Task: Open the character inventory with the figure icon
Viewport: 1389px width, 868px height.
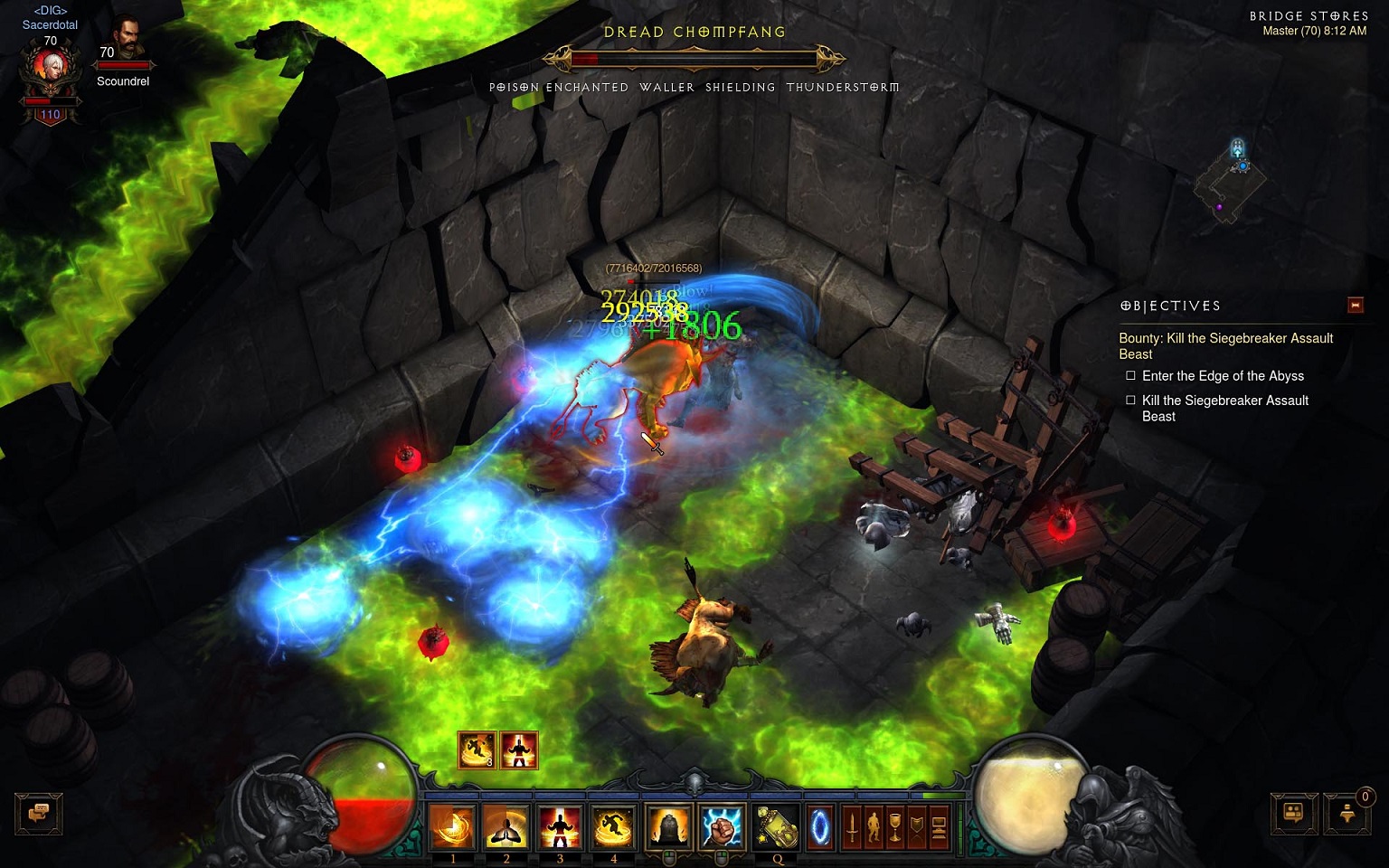Action: (x=873, y=826)
